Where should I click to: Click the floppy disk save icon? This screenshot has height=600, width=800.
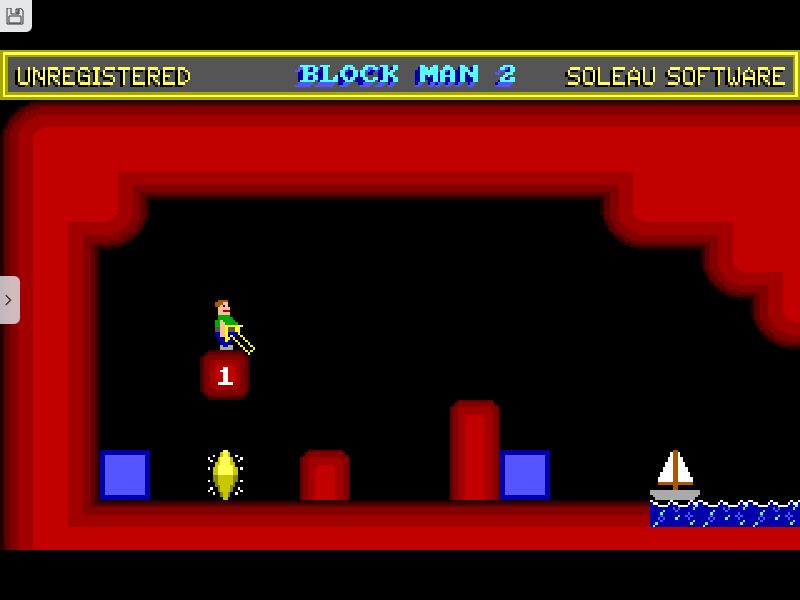tap(15, 15)
